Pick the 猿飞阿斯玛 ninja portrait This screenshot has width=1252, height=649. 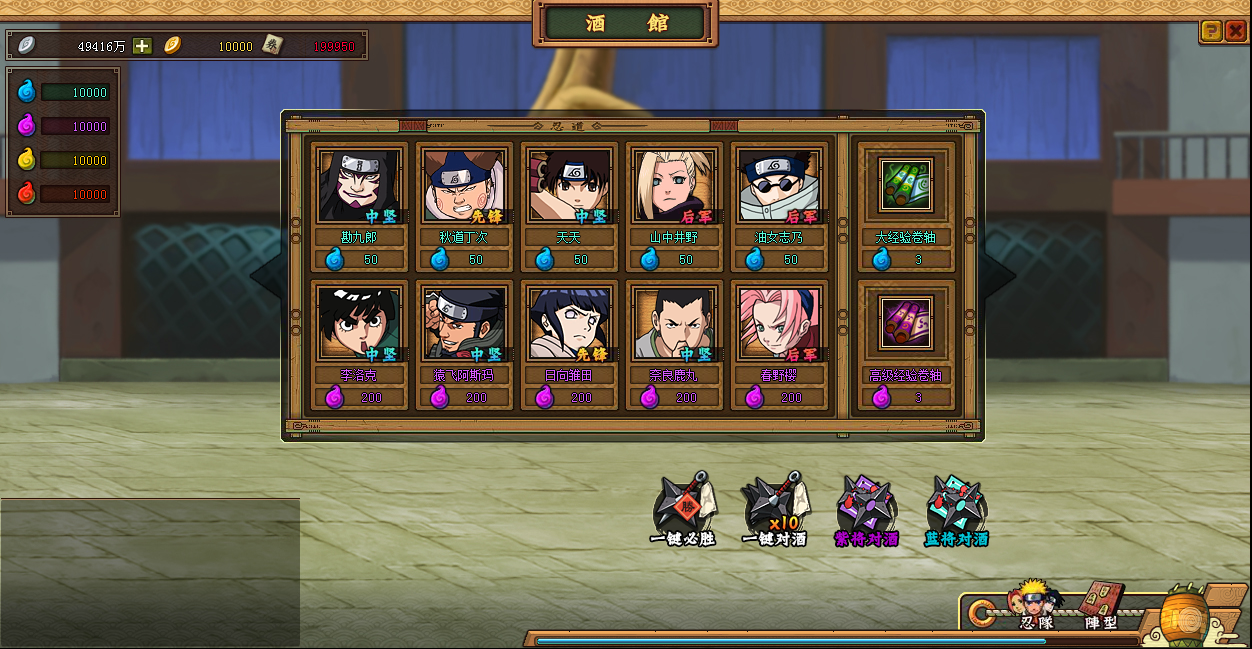tap(464, 324)
